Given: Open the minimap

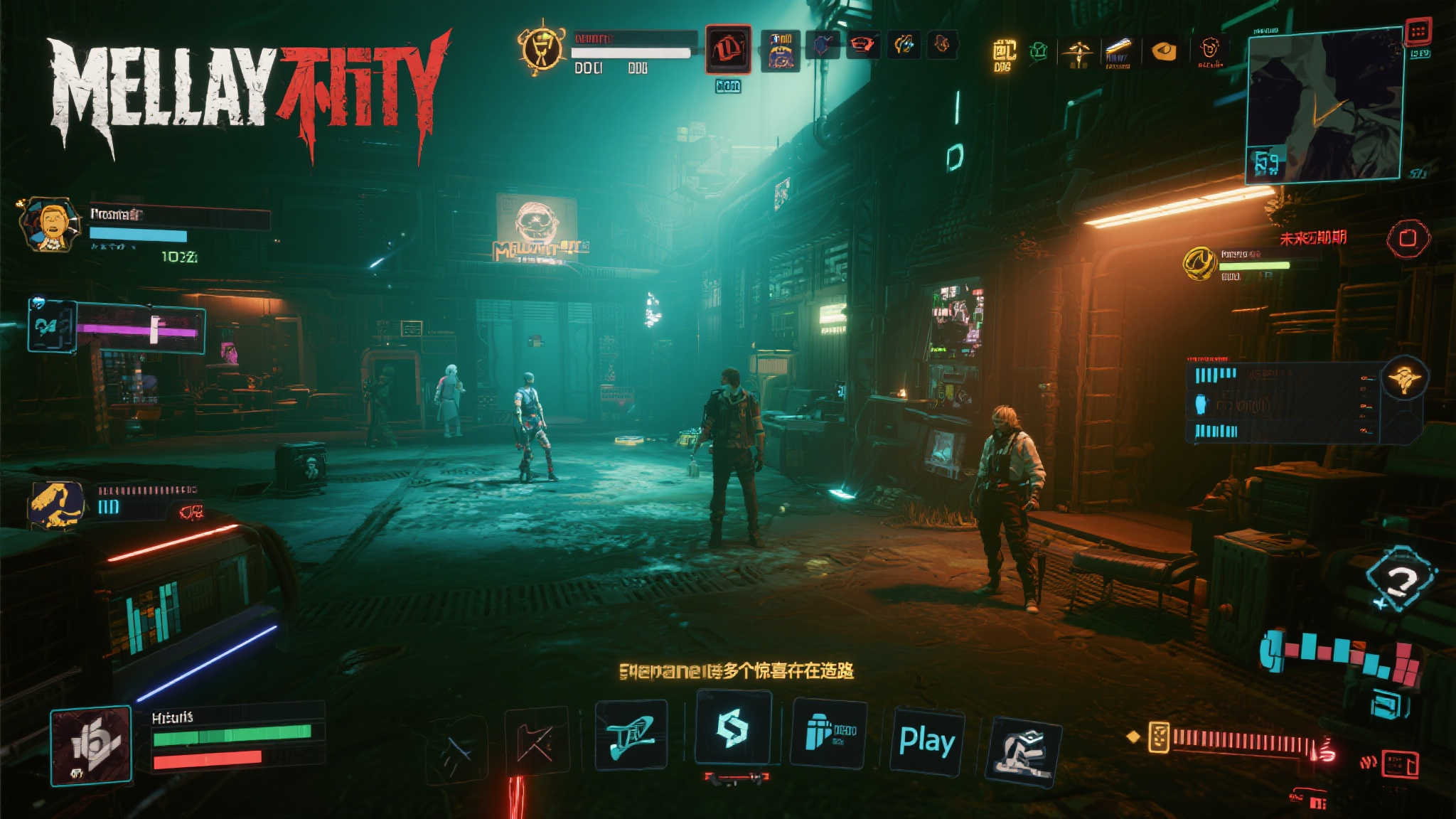Looking at the screenshot, I should (x=1324, y=105).
